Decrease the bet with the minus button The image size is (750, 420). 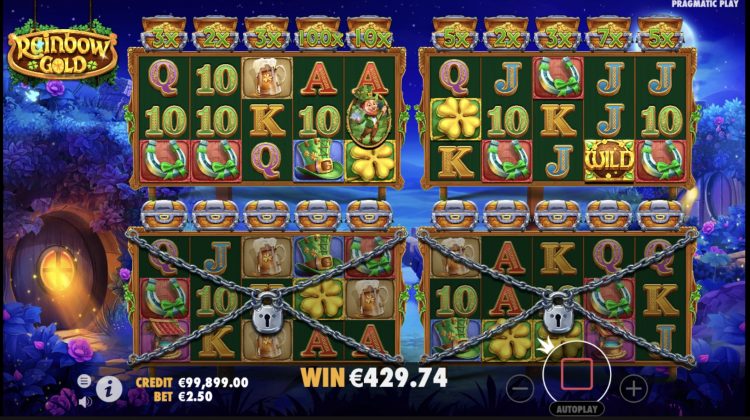(521, 385)
